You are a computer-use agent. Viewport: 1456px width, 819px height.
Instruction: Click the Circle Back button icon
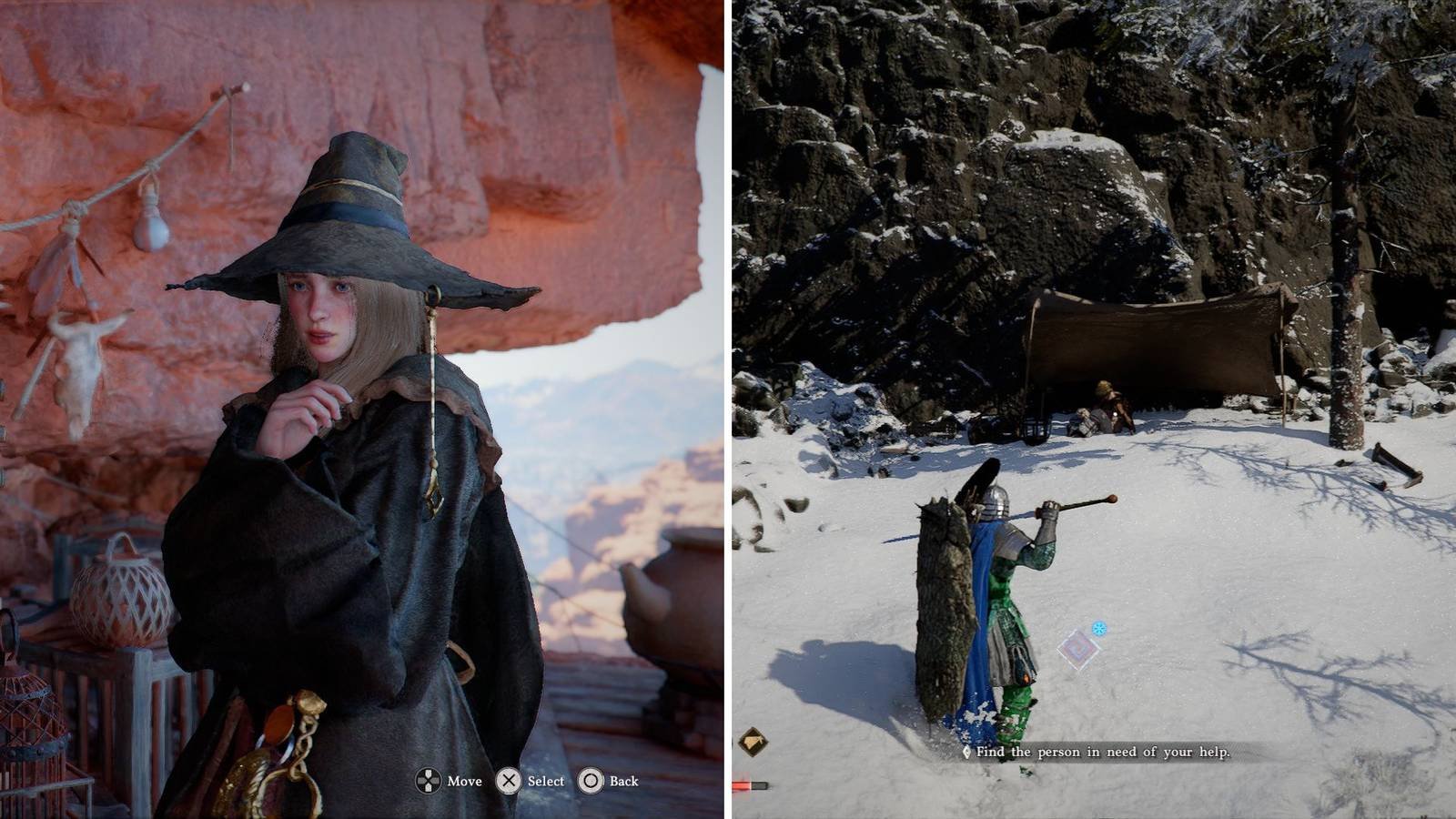tap(592, 781)
